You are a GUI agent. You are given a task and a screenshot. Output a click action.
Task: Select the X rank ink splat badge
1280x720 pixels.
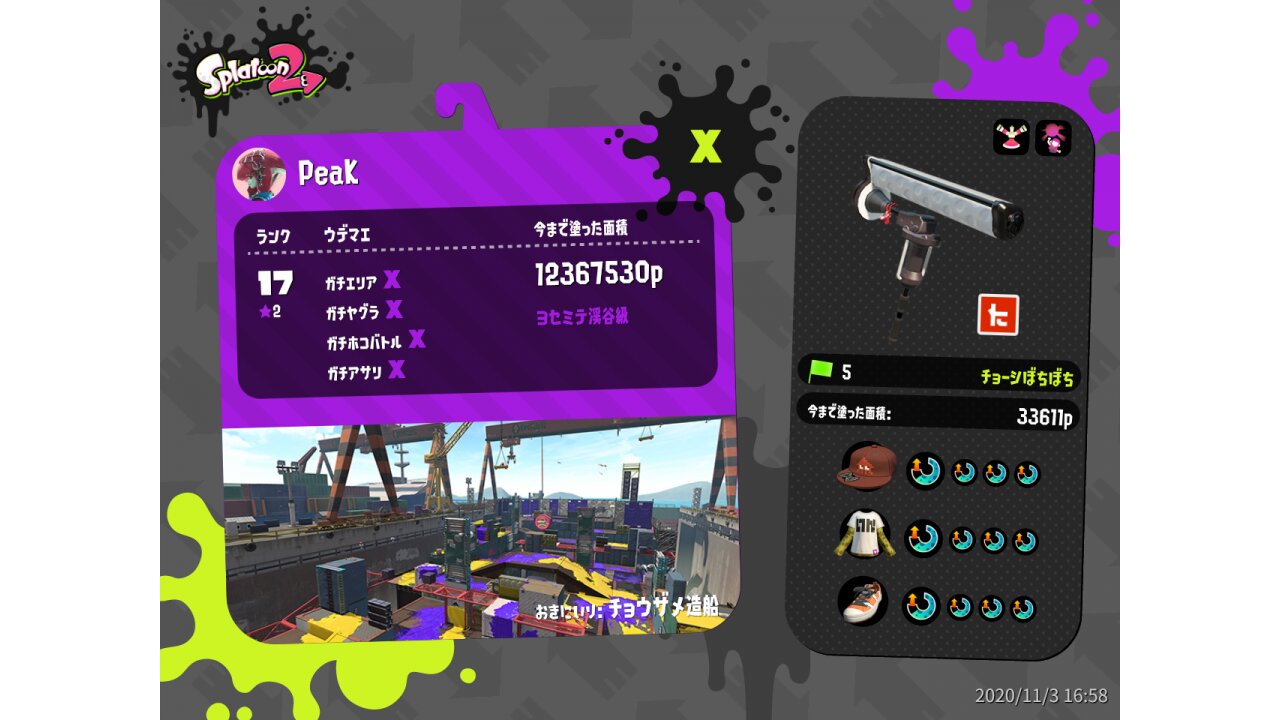[x=706, y=147]
